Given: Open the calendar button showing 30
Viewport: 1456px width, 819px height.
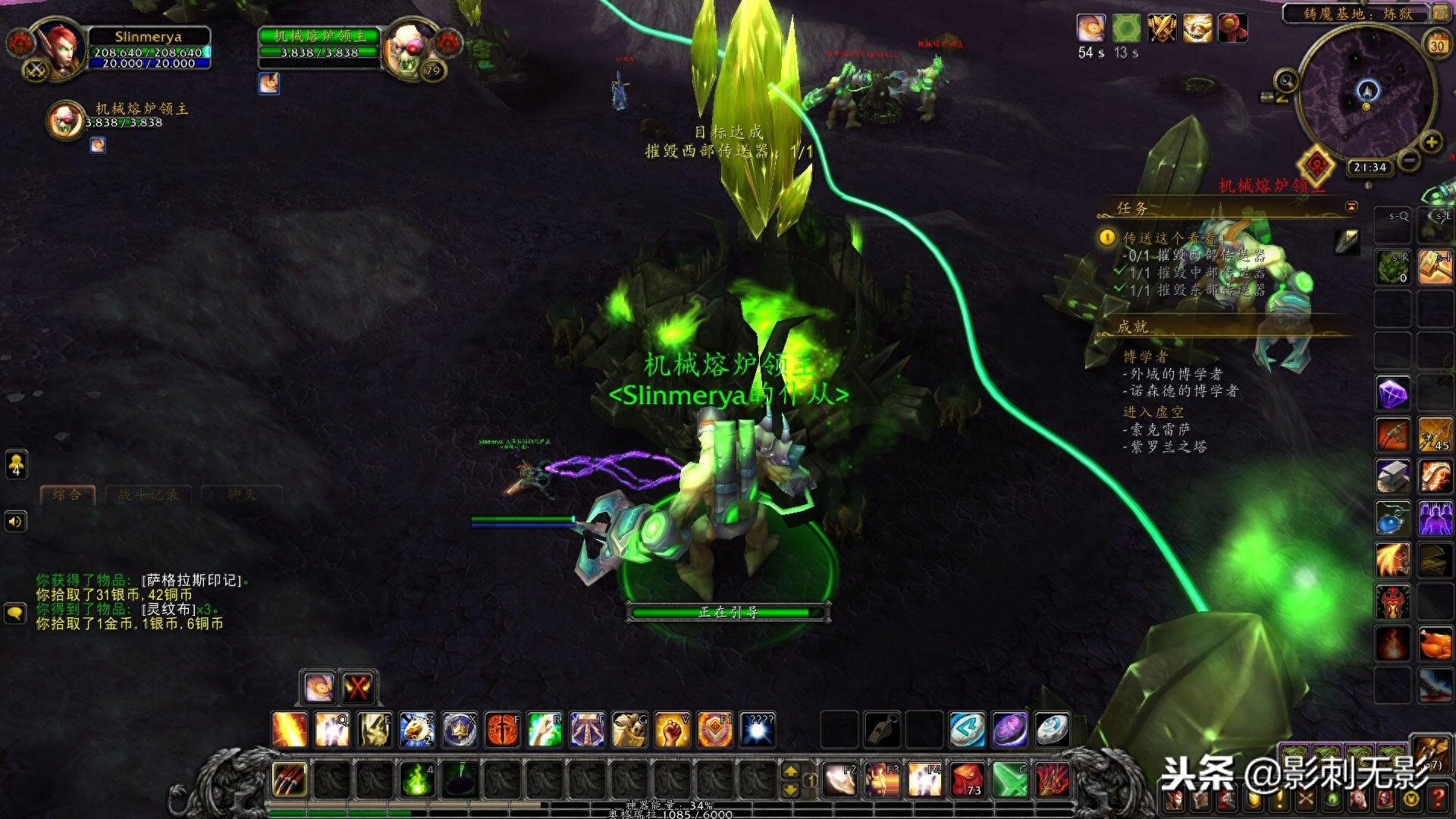Looking at the screenshot, I should [1437, 45].
